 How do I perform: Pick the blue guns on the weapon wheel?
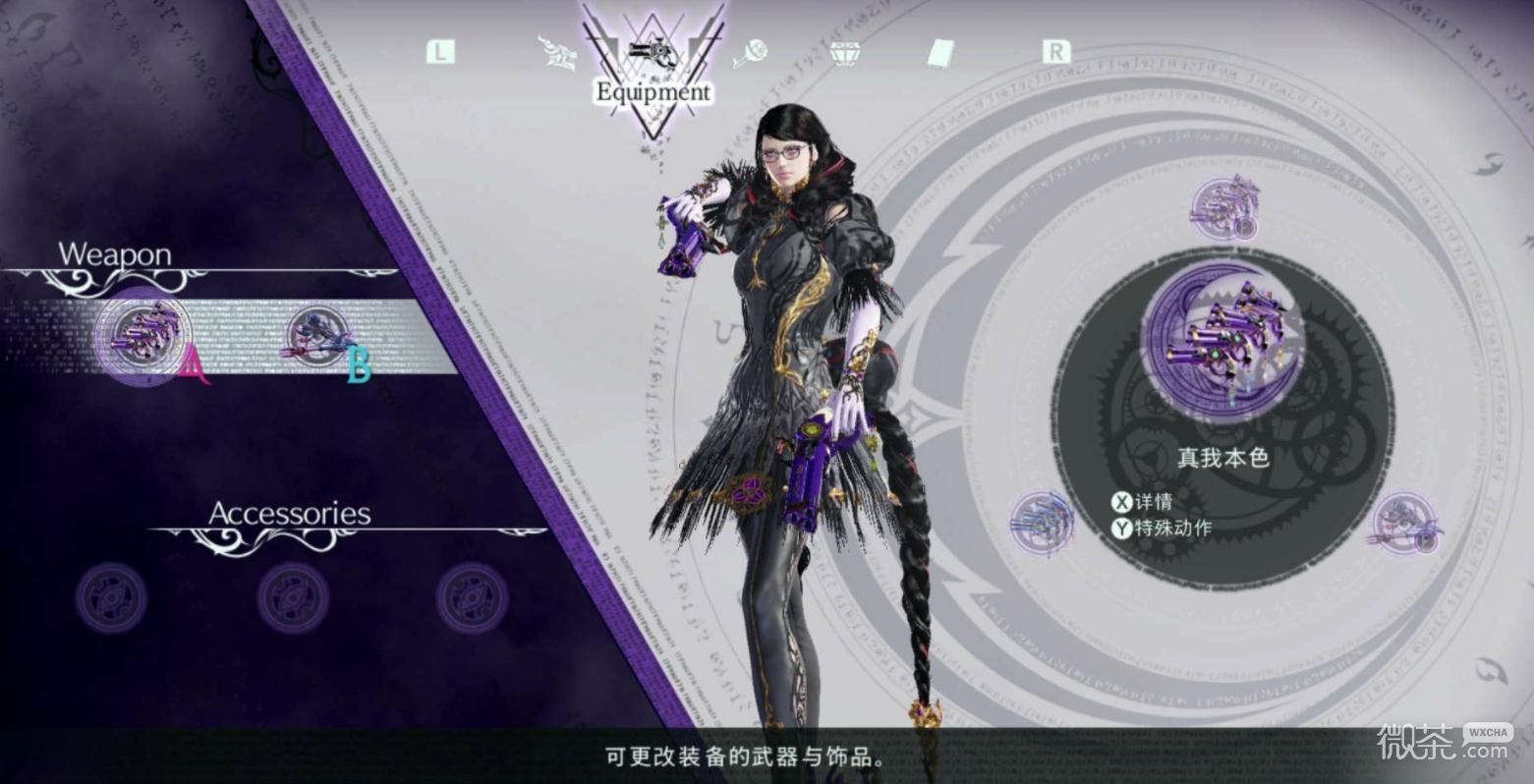[x=1041, y=519]
